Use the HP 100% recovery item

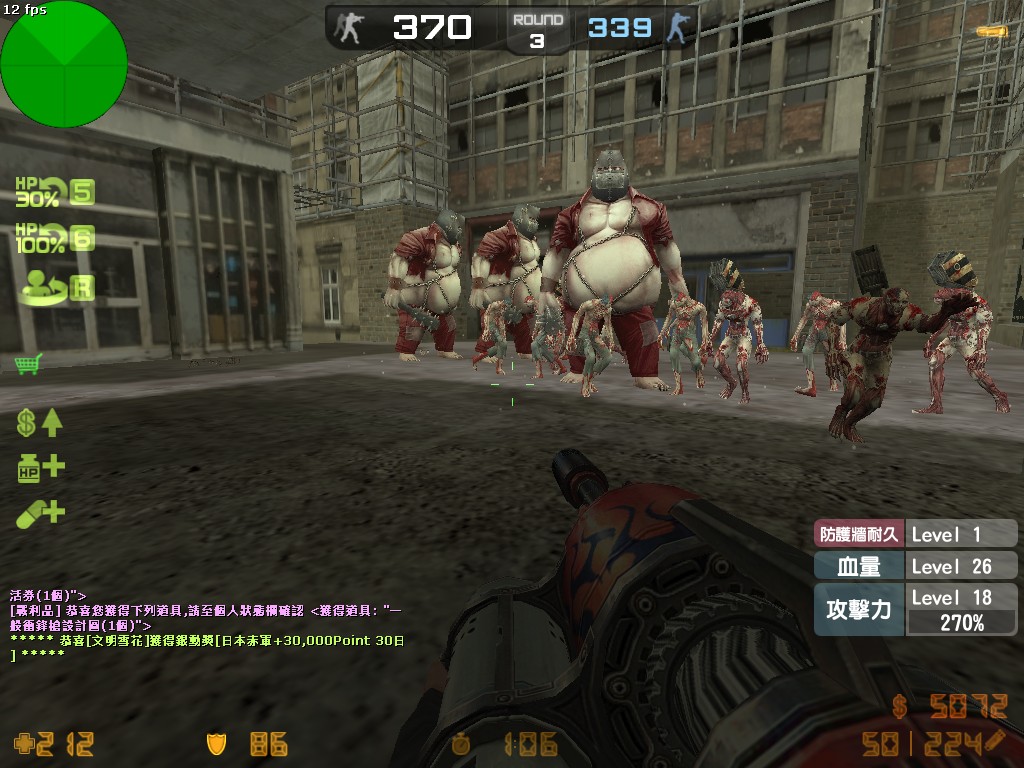pos(52,239)
